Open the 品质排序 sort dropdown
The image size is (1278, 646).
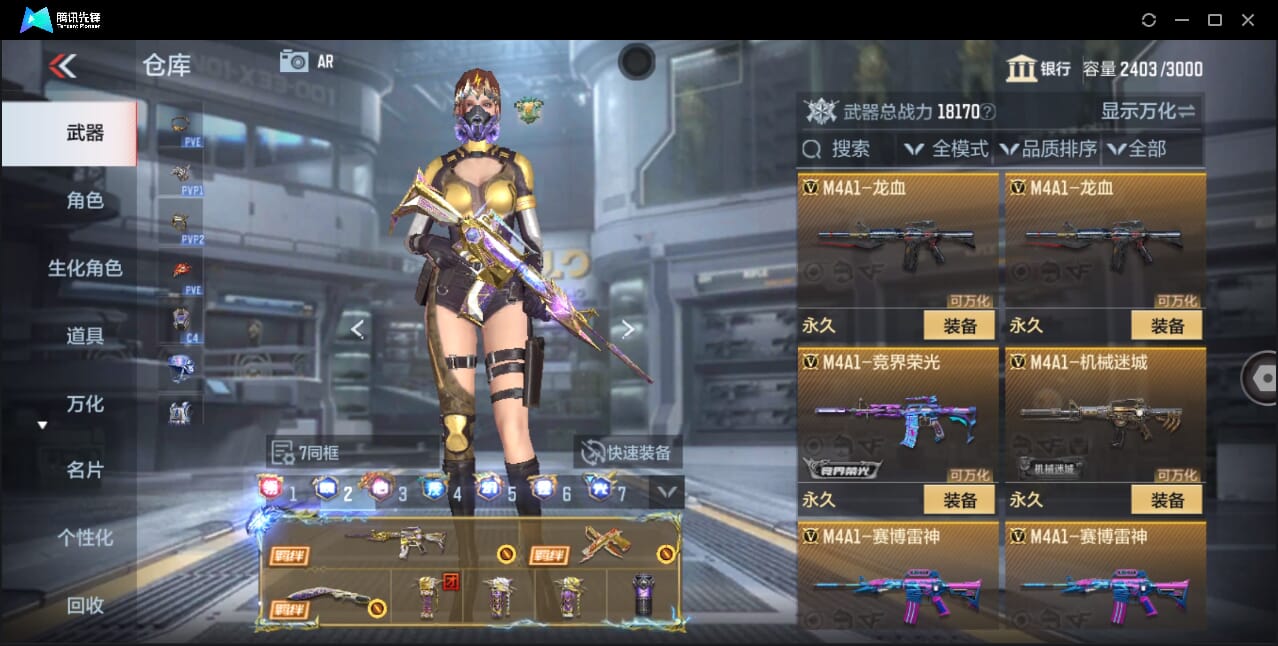click(x=1049, y=149)
